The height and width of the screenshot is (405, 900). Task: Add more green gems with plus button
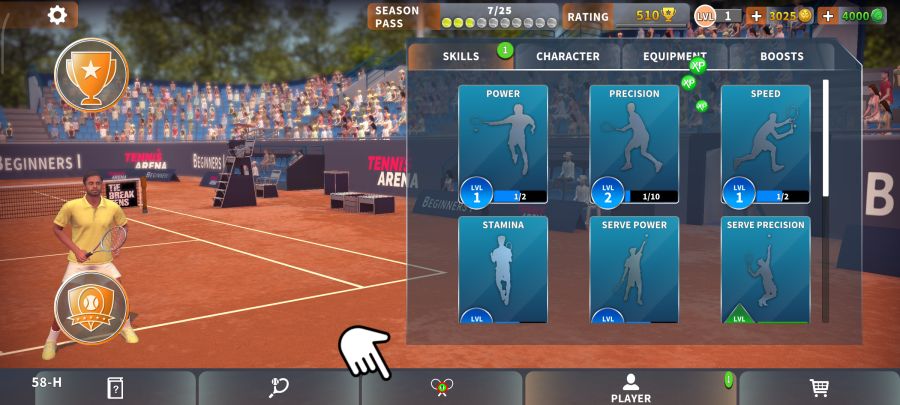coord(827,16)
